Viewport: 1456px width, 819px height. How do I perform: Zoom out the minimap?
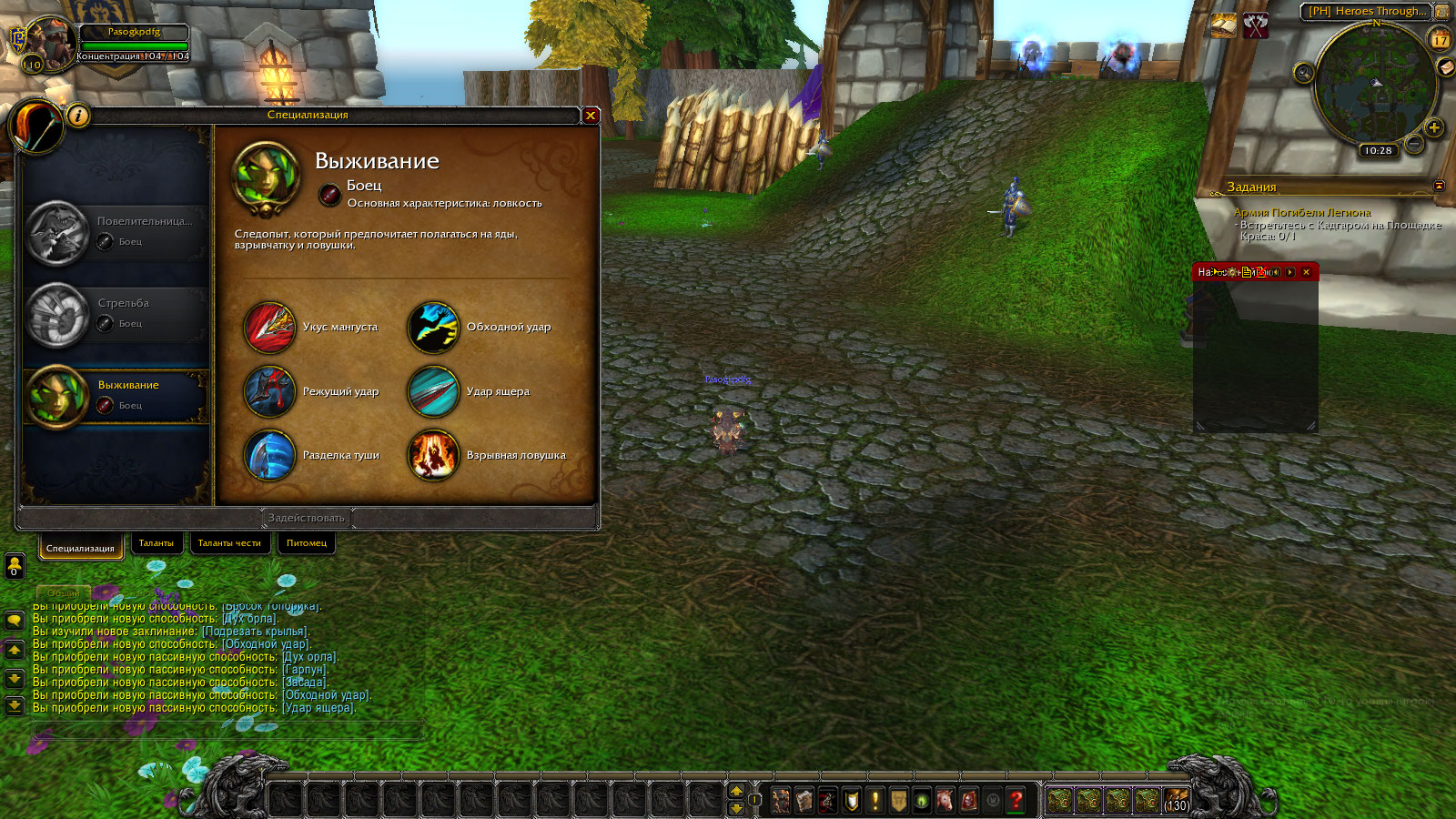1413,144
